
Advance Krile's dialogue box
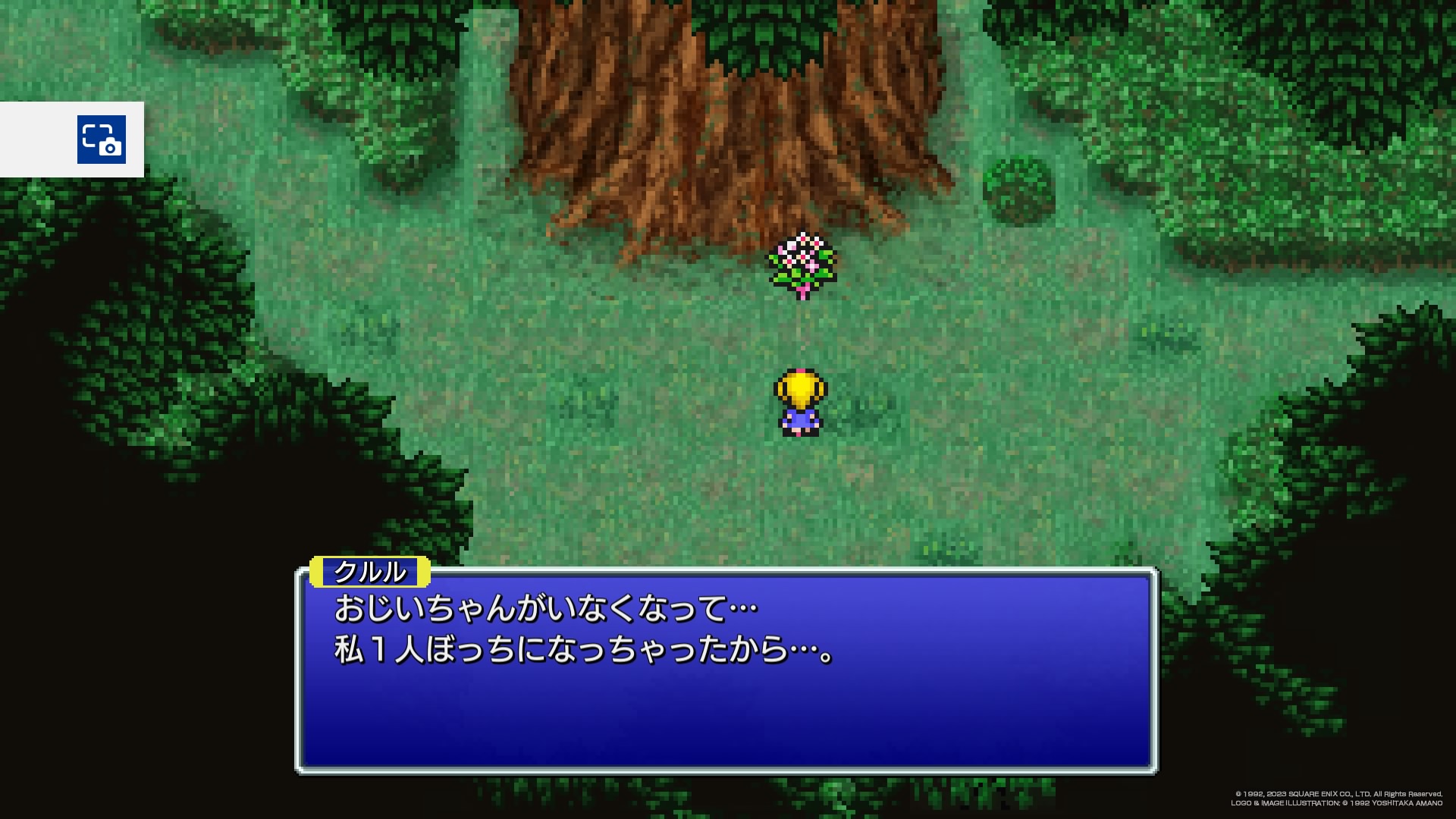726,670
